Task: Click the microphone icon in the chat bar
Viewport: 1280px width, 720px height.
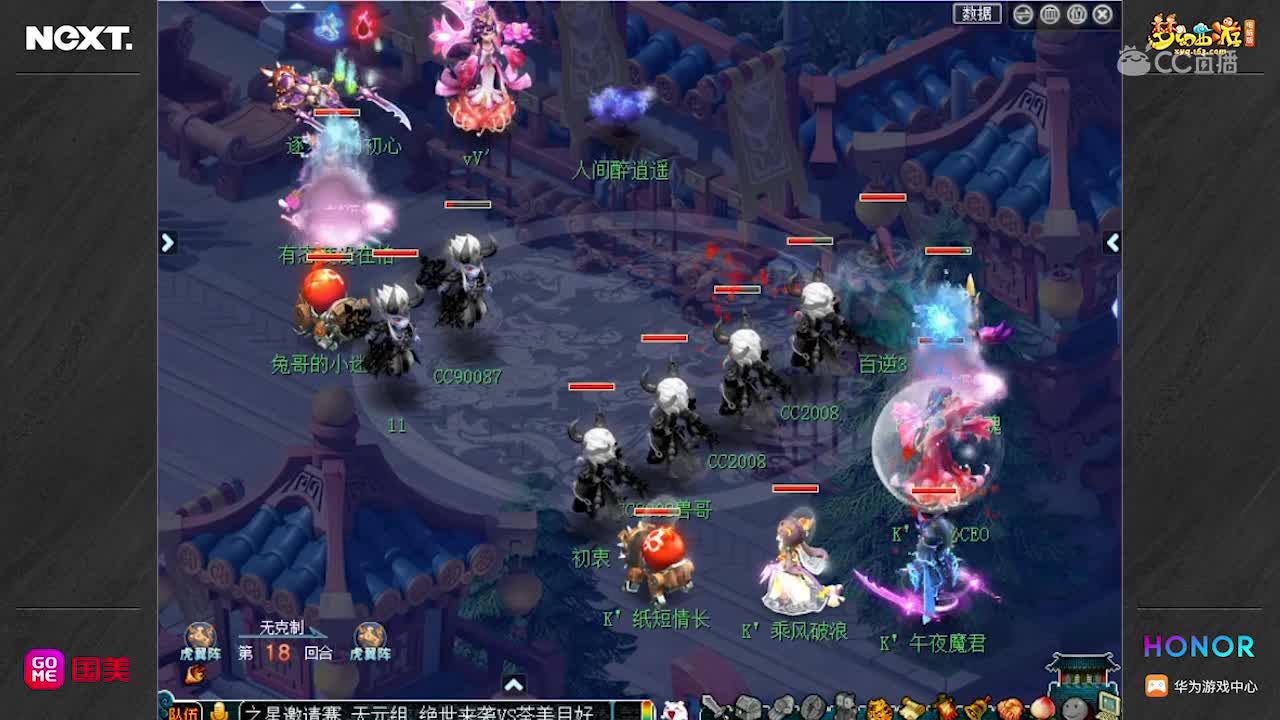Action: tap(219, 707)
